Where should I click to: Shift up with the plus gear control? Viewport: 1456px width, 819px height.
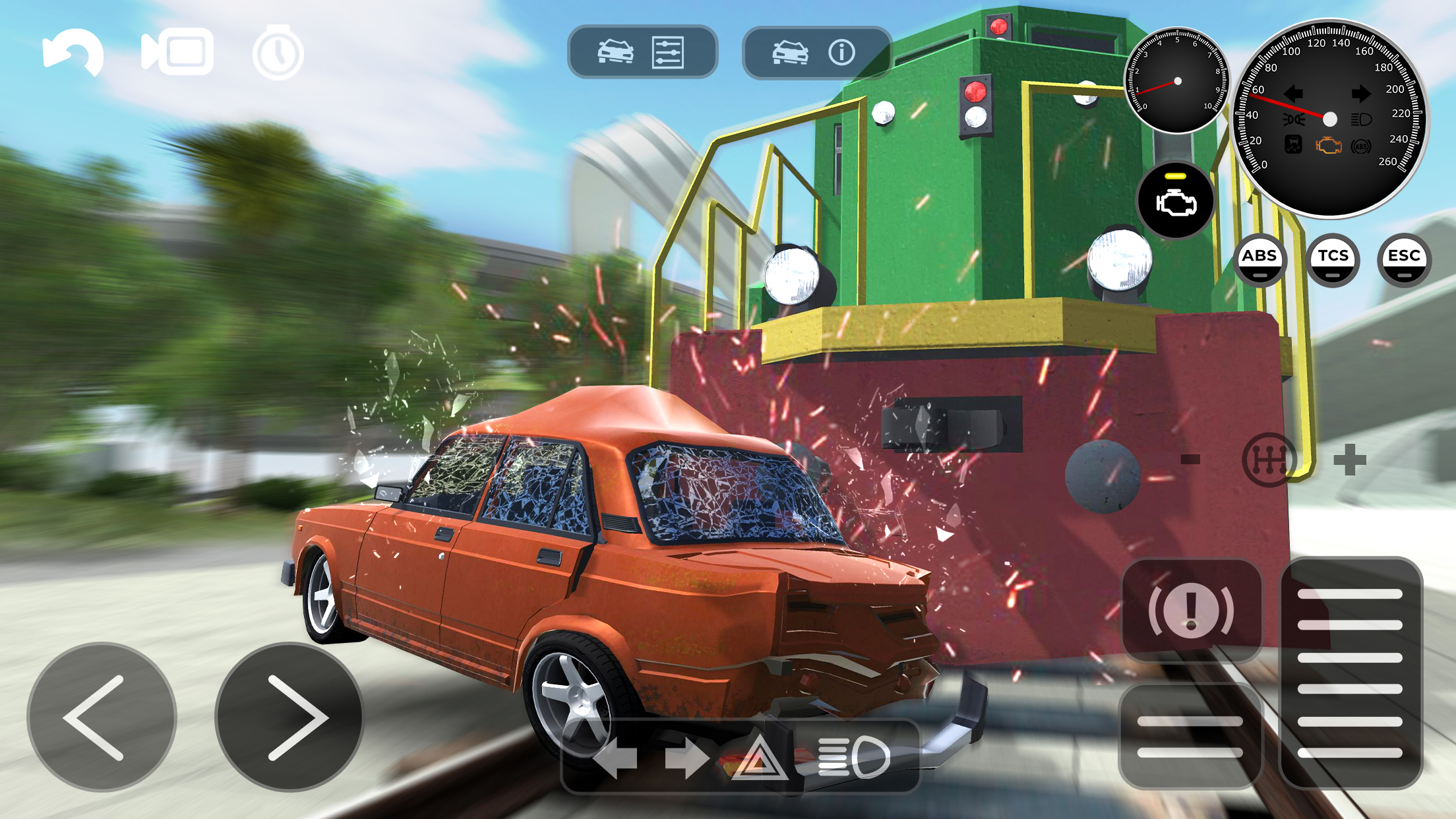tap(1350, 461)
